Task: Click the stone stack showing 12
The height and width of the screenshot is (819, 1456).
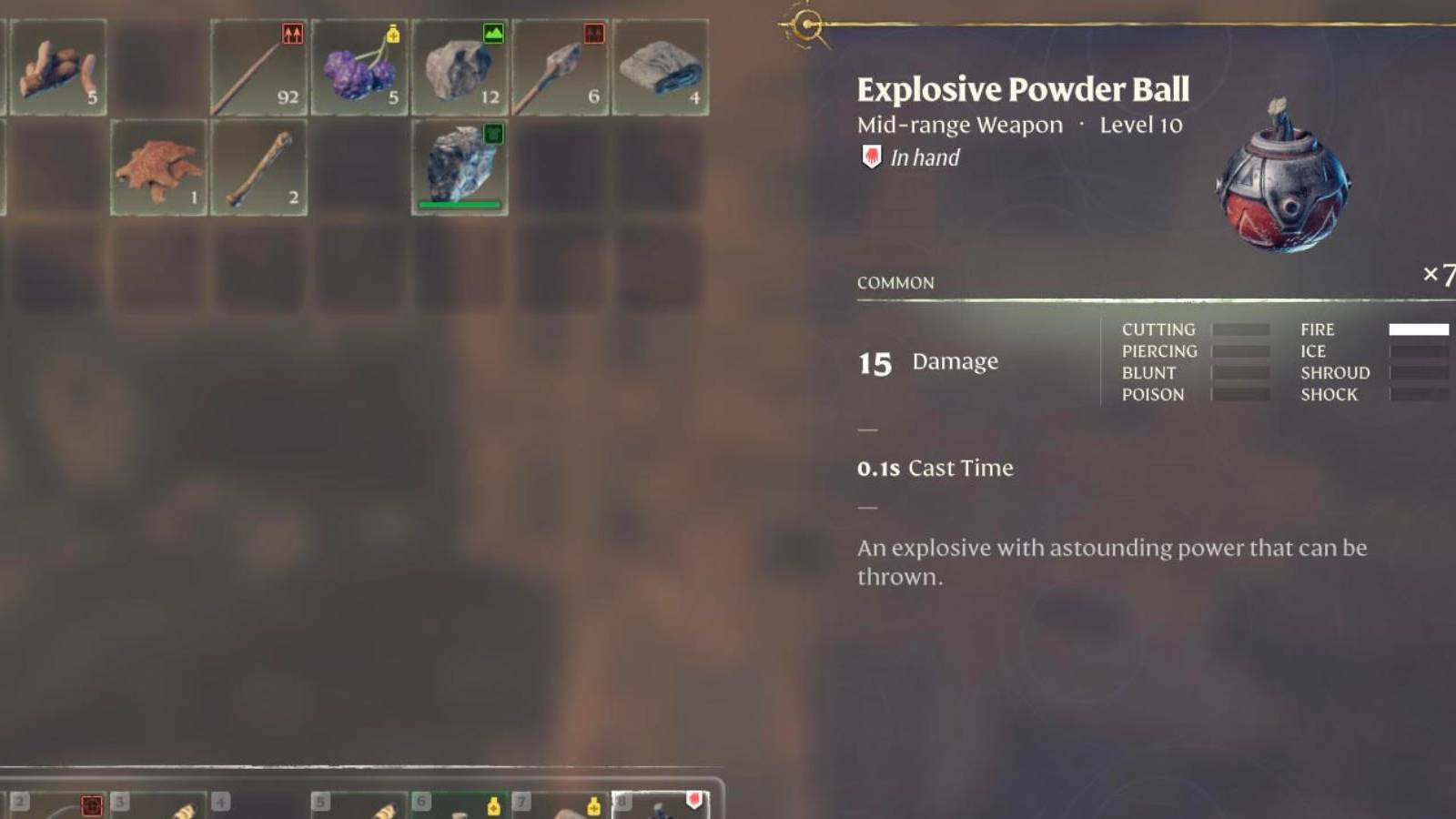Action: pyautogui.click(x=459, y=68)
